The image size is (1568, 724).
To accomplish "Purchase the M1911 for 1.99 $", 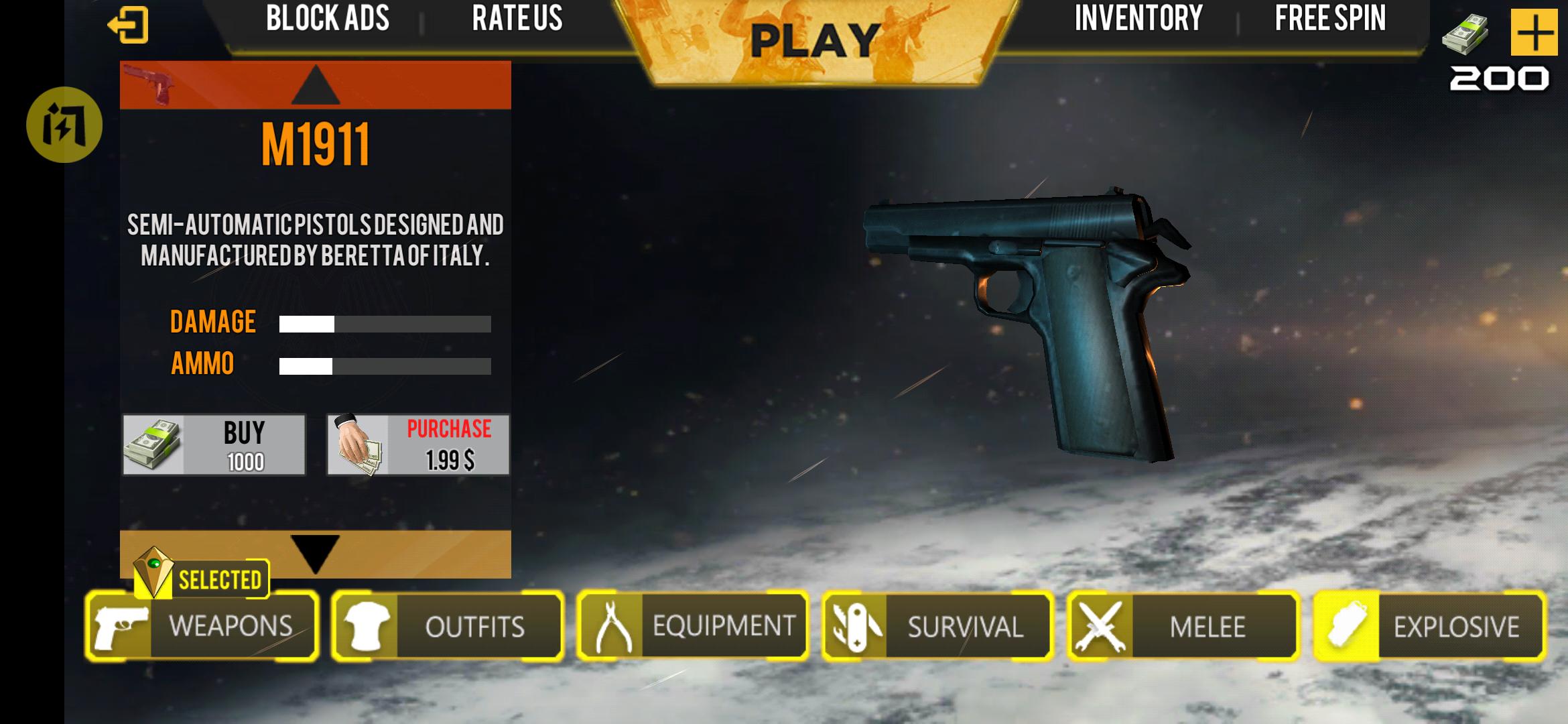I will pyautogui.click(x=418, y=445).
